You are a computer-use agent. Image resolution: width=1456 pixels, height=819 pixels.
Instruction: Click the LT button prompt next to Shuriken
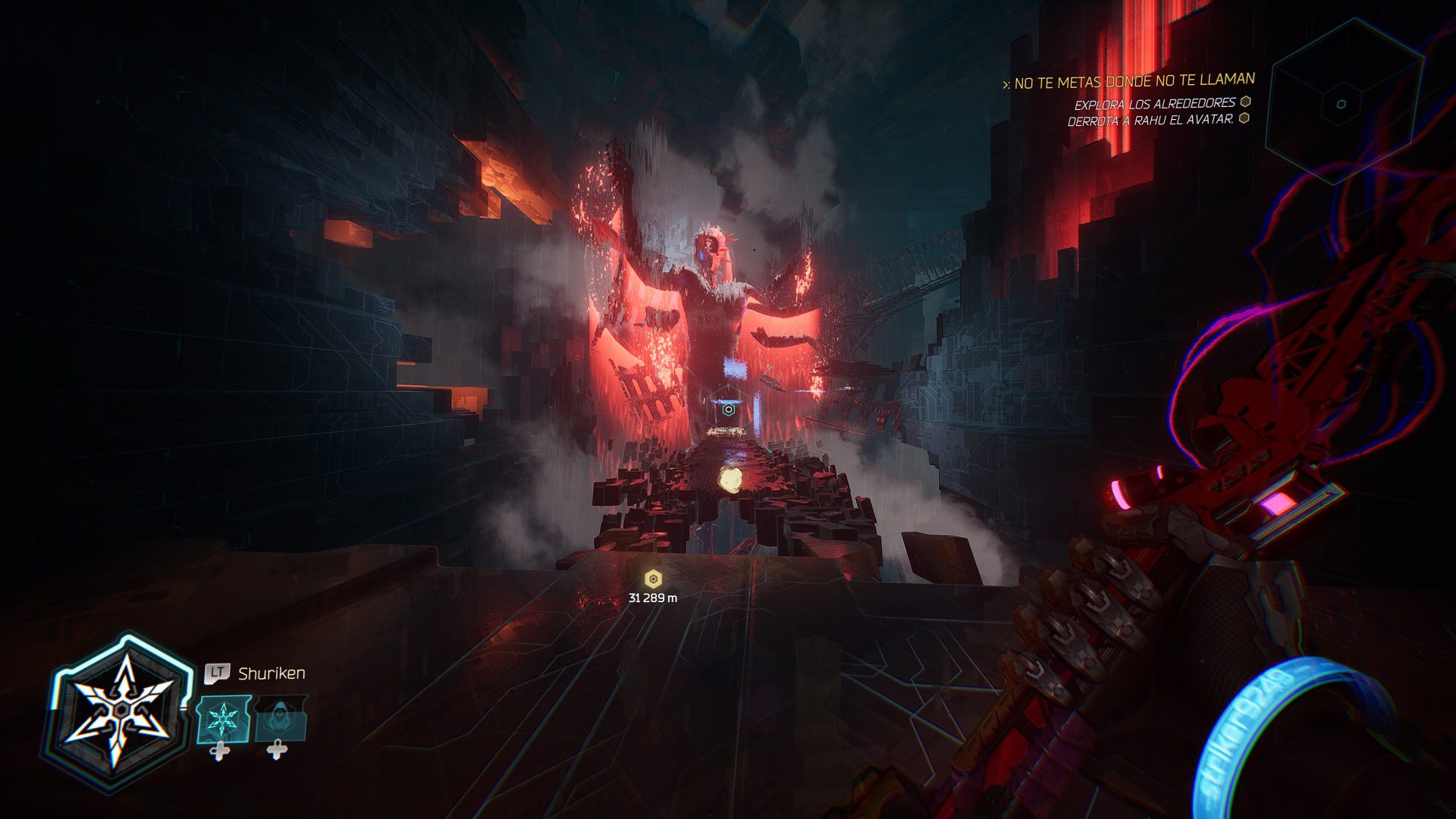tap(217, 671)
